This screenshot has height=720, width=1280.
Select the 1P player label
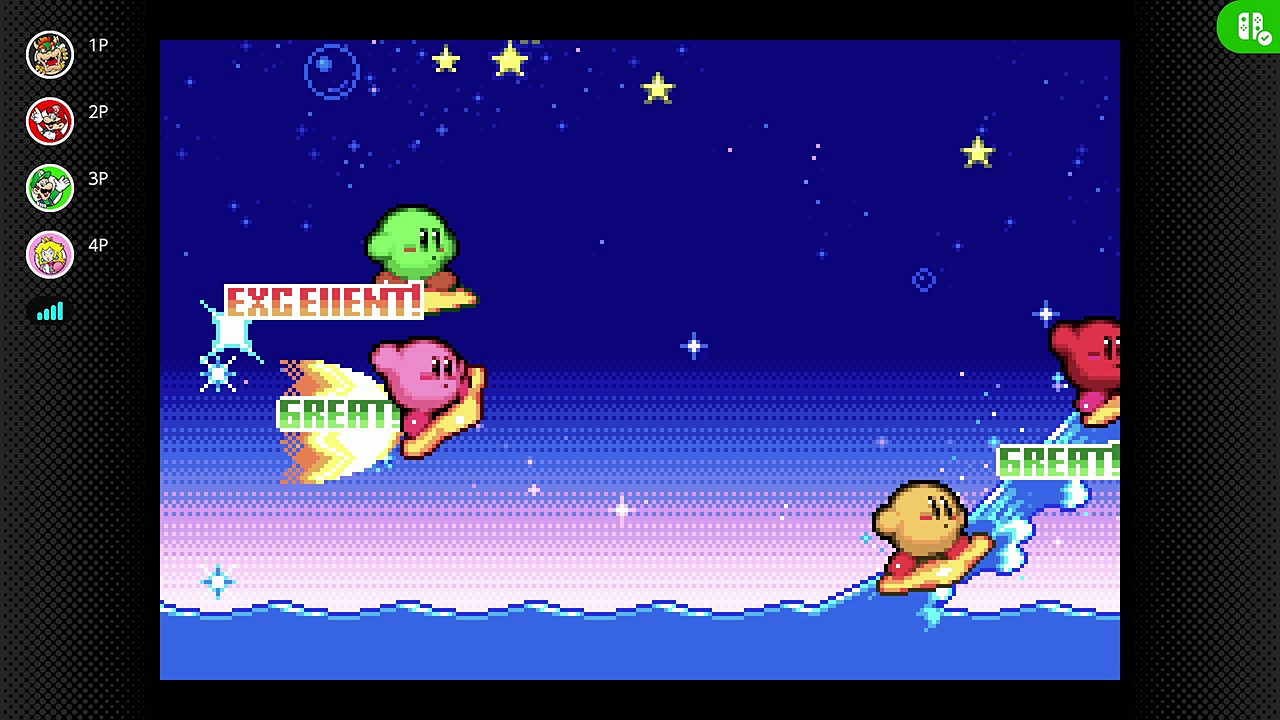click(x=98, y=45)
